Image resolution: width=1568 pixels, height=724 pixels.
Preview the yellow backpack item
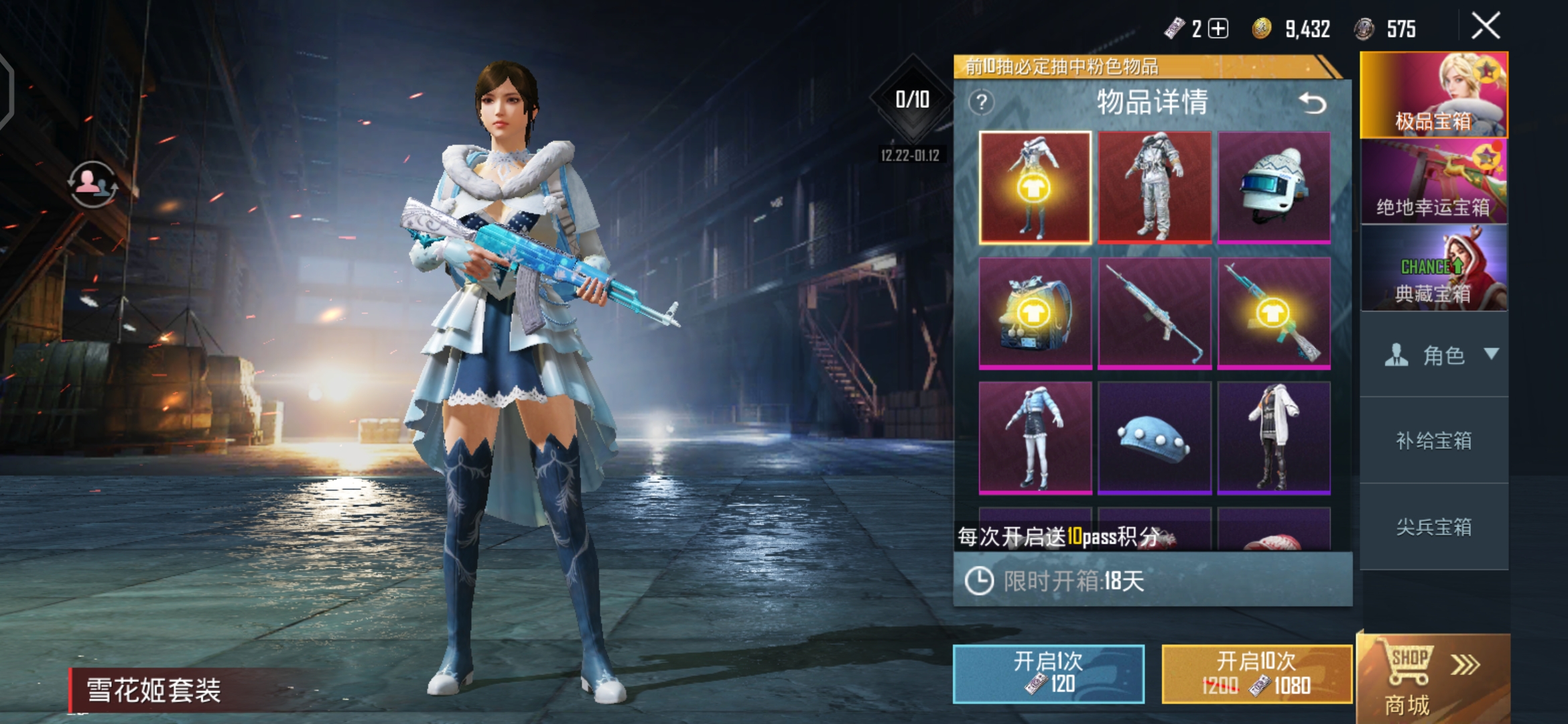pos(1035,313)
